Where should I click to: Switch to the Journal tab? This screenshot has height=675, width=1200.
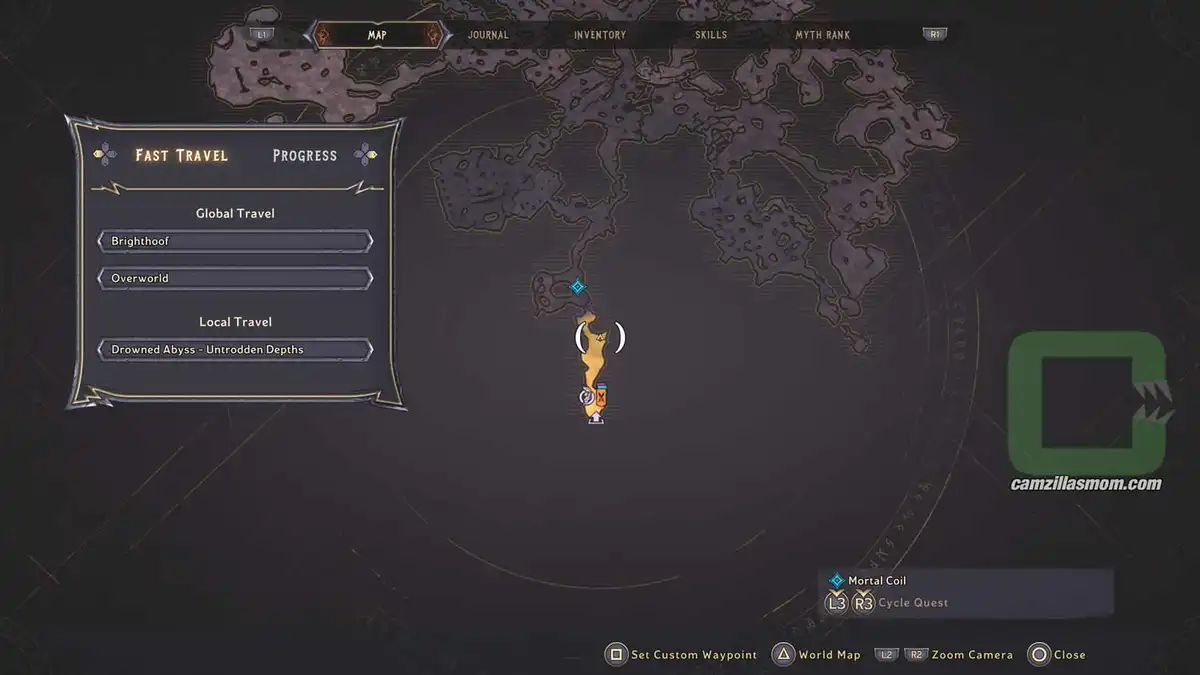488,35
